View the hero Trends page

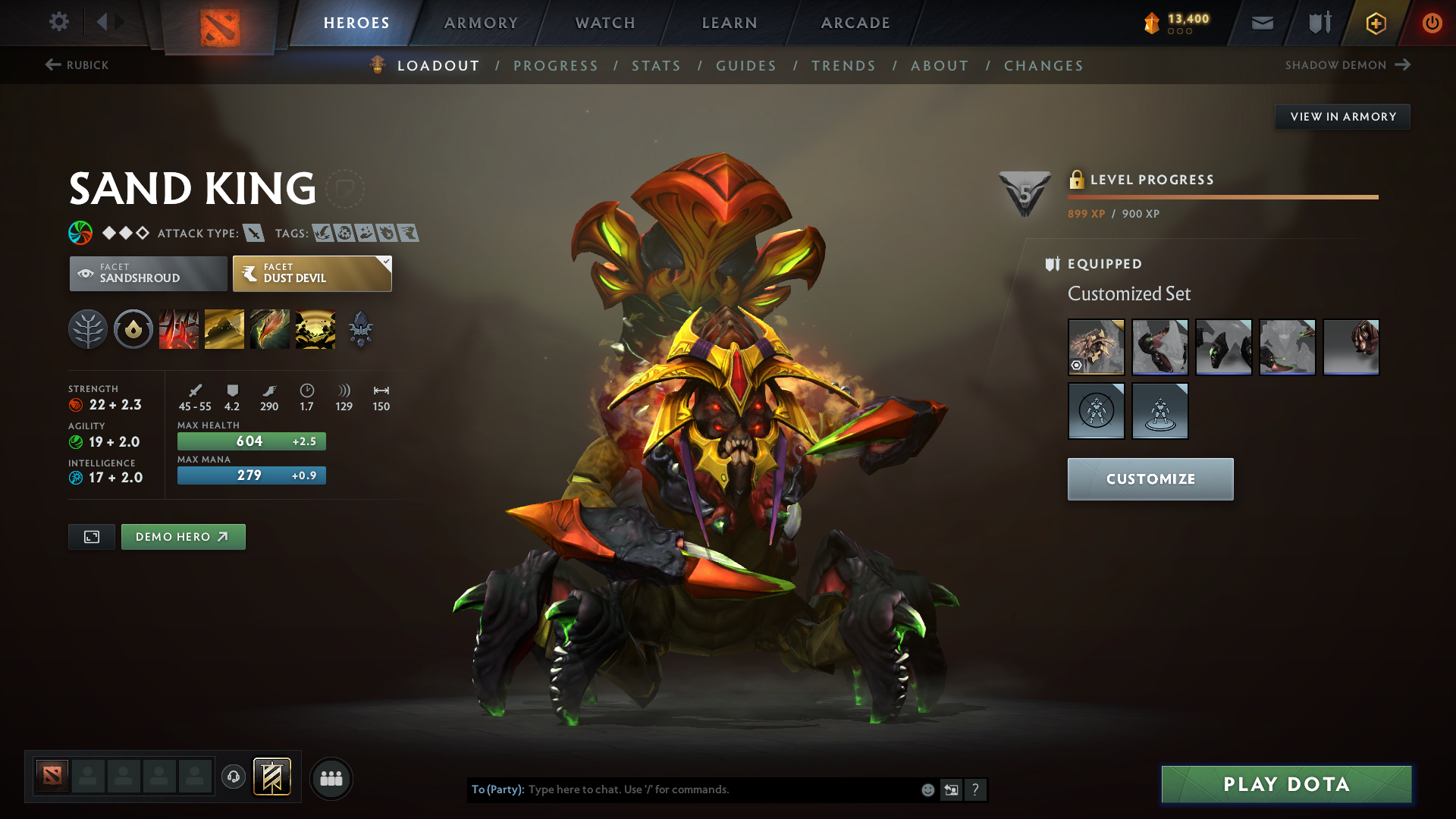[843, 66]
